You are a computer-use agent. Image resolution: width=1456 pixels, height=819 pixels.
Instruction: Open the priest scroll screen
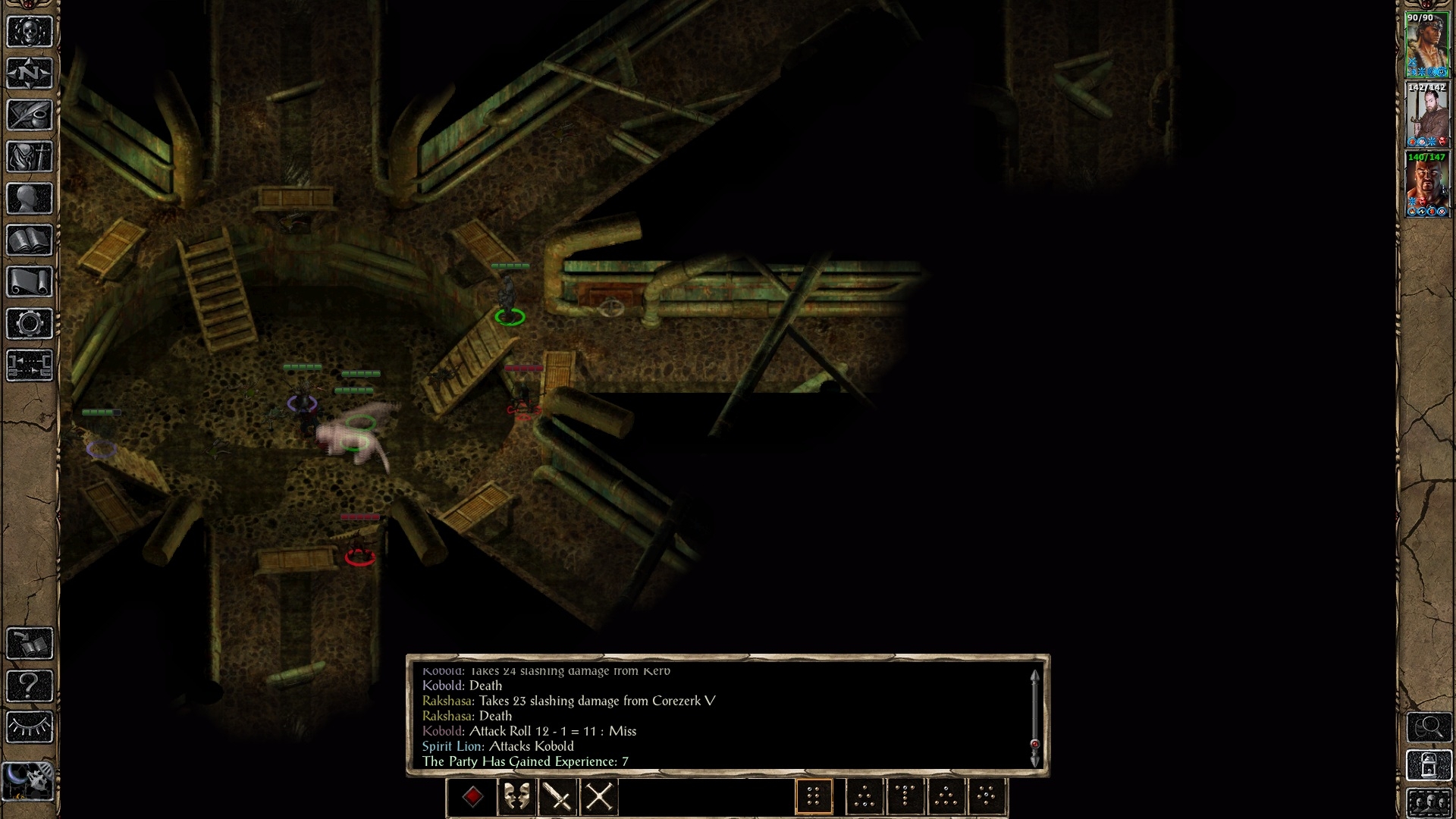(x=30, y=282)
